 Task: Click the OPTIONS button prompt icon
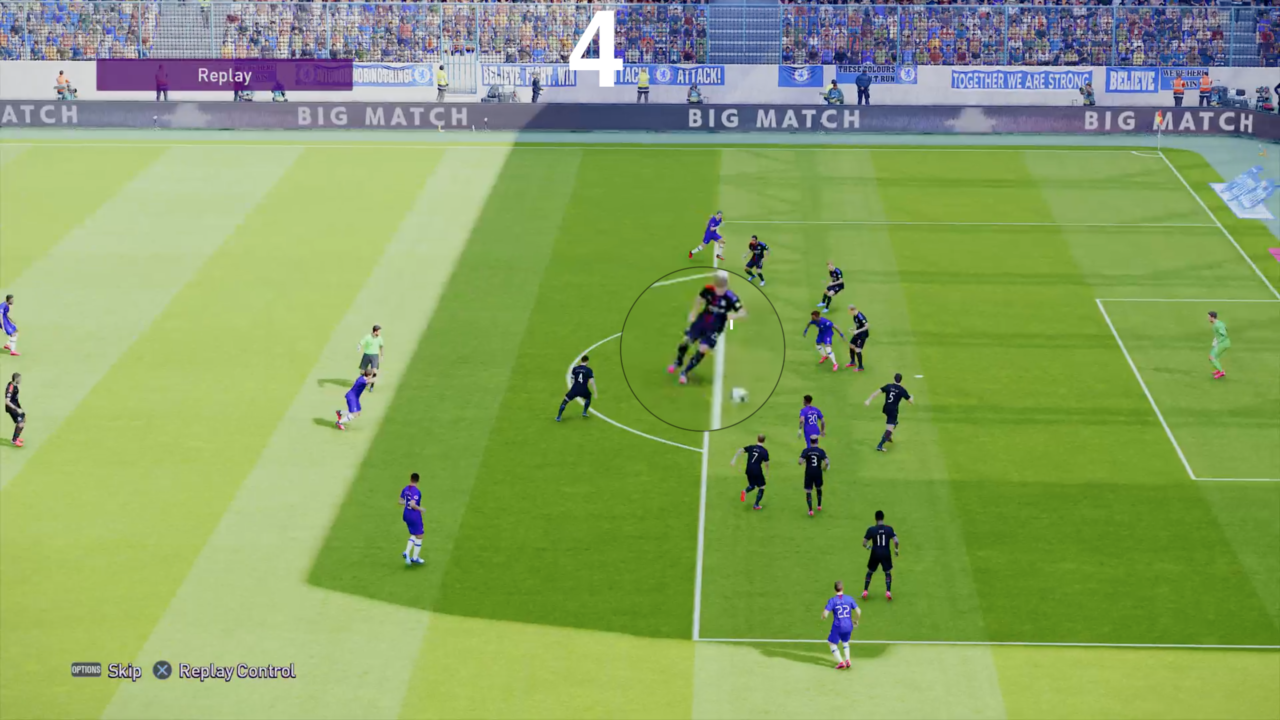click(x=85, y=671)
